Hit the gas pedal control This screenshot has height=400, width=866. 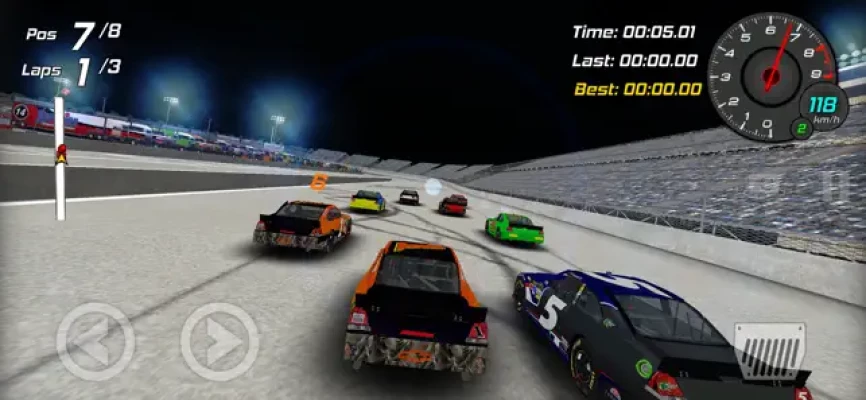point(769,351)
